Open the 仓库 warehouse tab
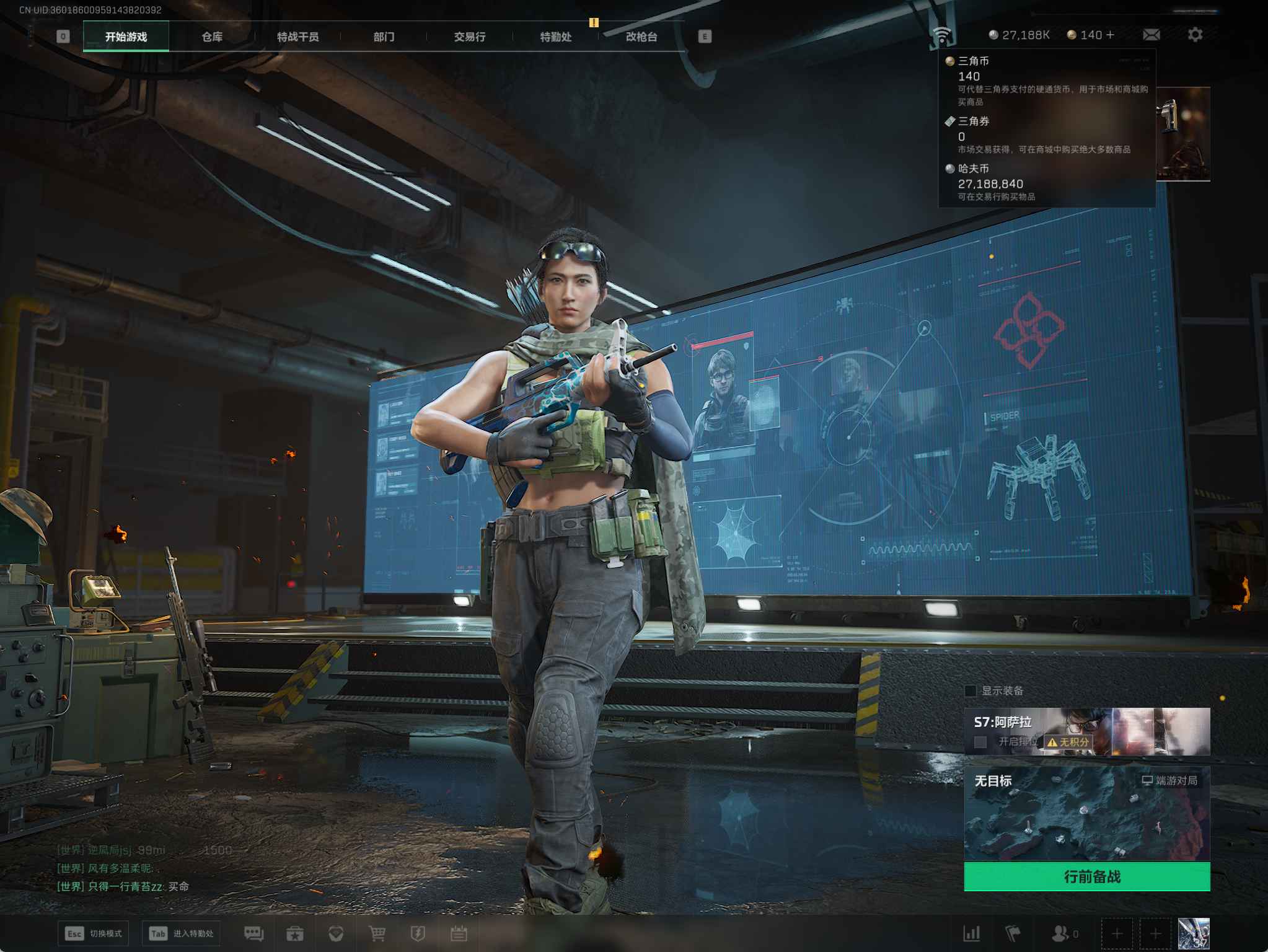Viewport: 1268px width, 952px height. pyautogui.click(x=212, y=37)
